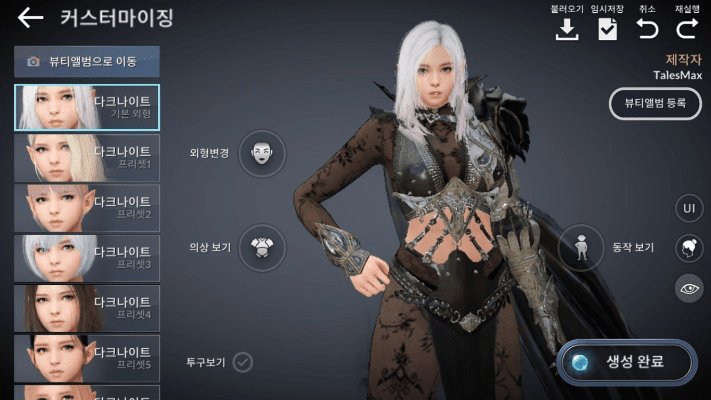
Task: Hide the interface with the UI button
Action: [x=687, y=208]
